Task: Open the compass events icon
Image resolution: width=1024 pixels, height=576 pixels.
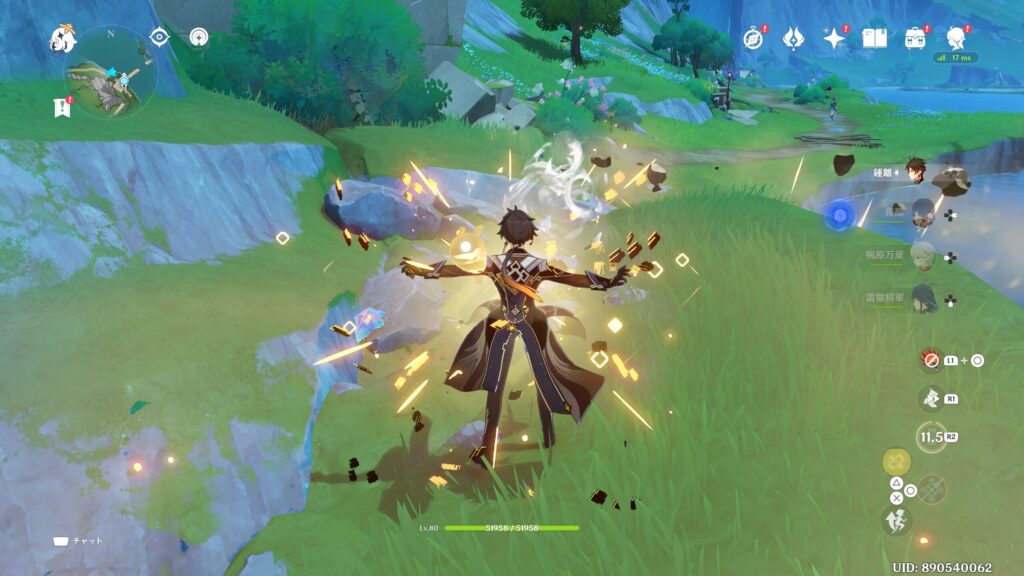Action: pos(754,39)
